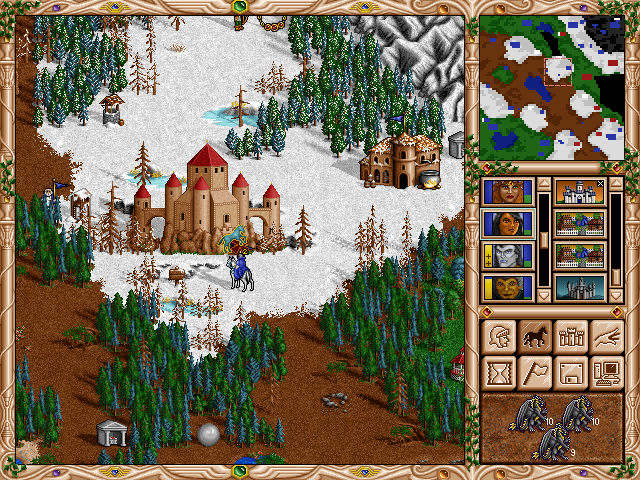Click the hero list down arrow
This screenshot has width=640, height=480.
[544, 295]
